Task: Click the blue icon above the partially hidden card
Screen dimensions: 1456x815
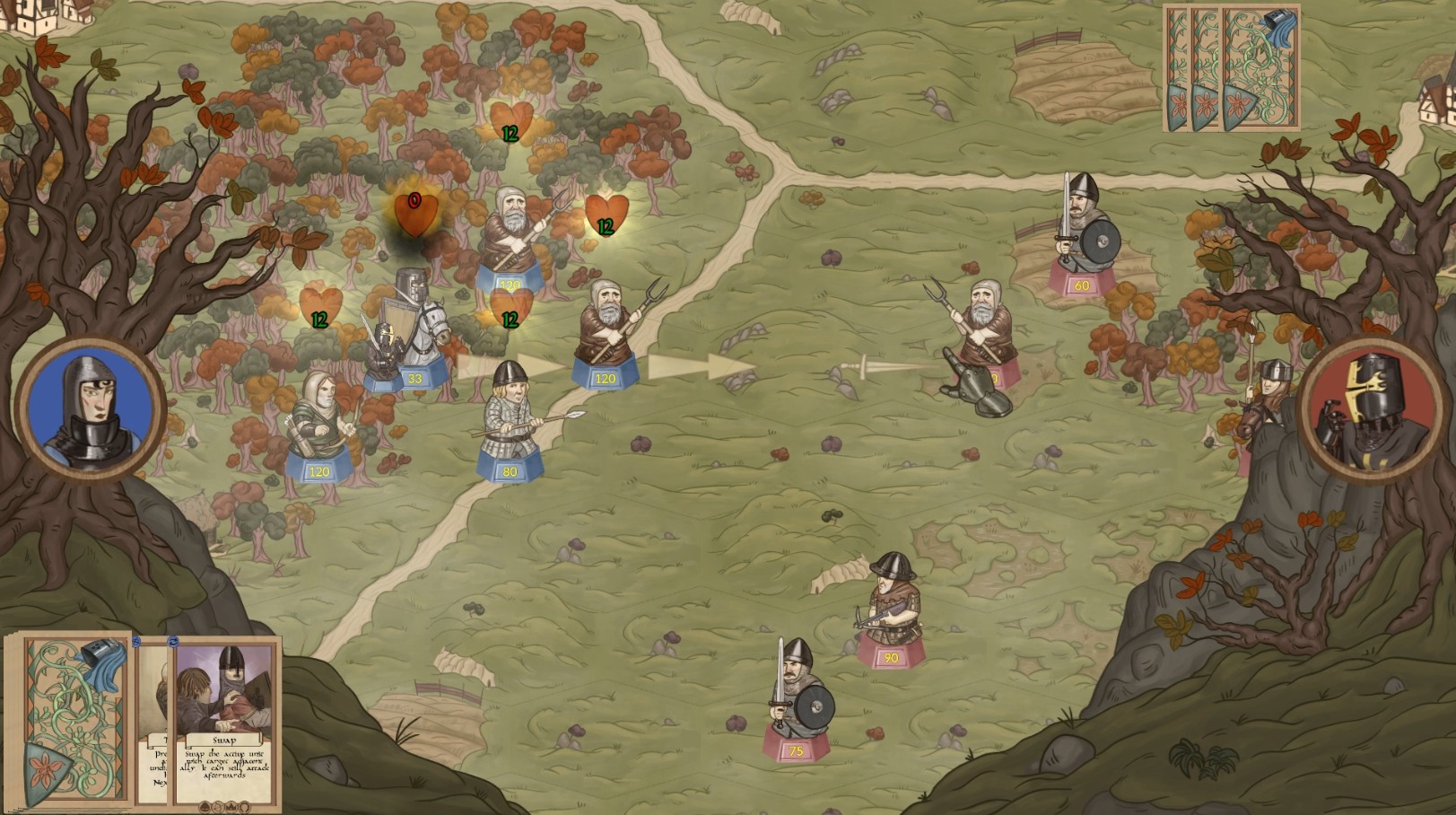Action: click(x=135, y=643)
